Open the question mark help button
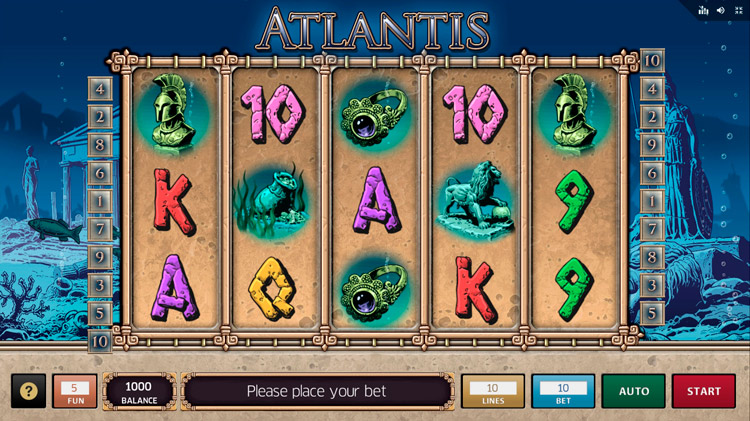 pos(28,391)
